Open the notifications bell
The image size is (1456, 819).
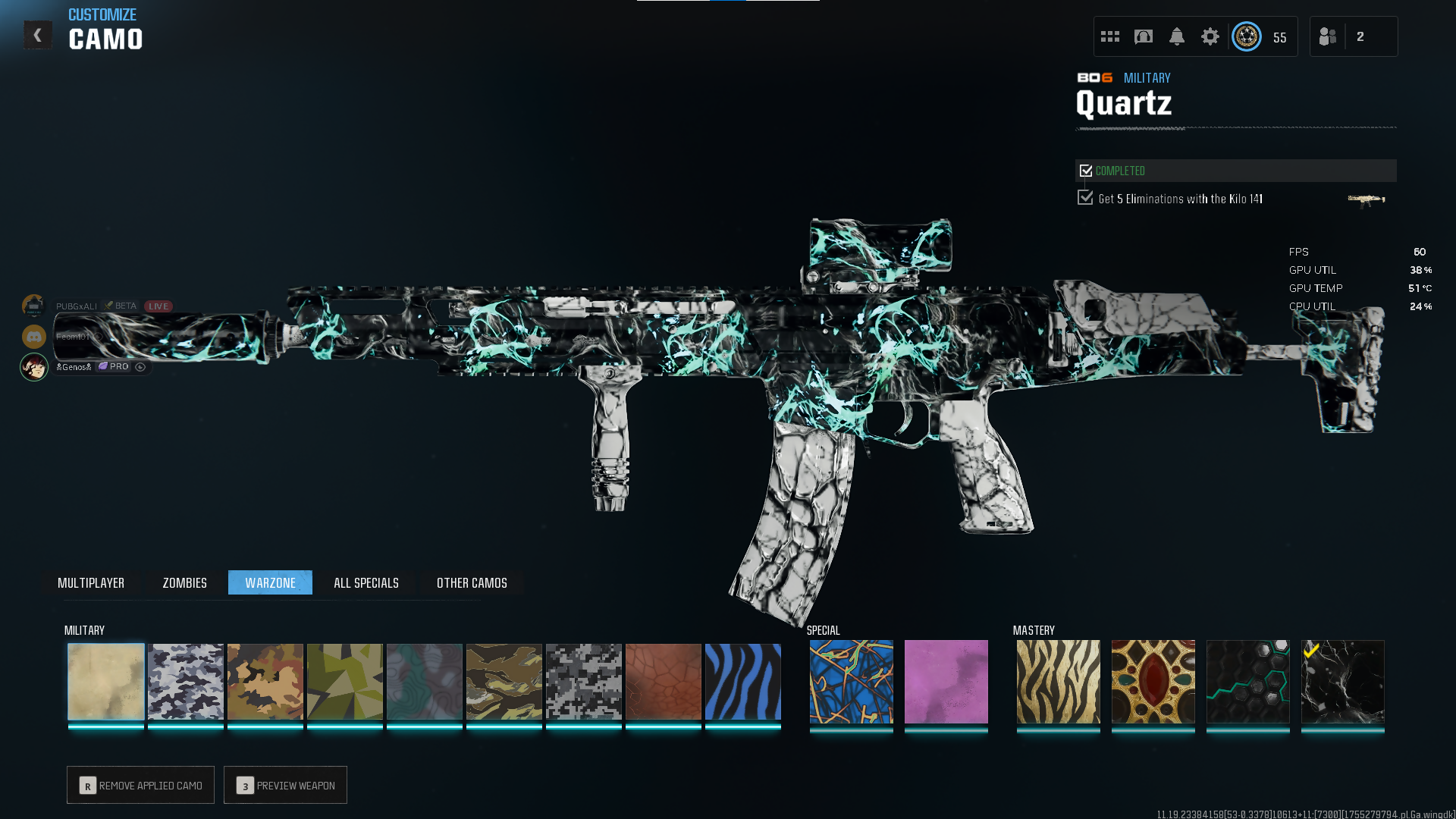pyautogui.click(x=1177, y=36)
